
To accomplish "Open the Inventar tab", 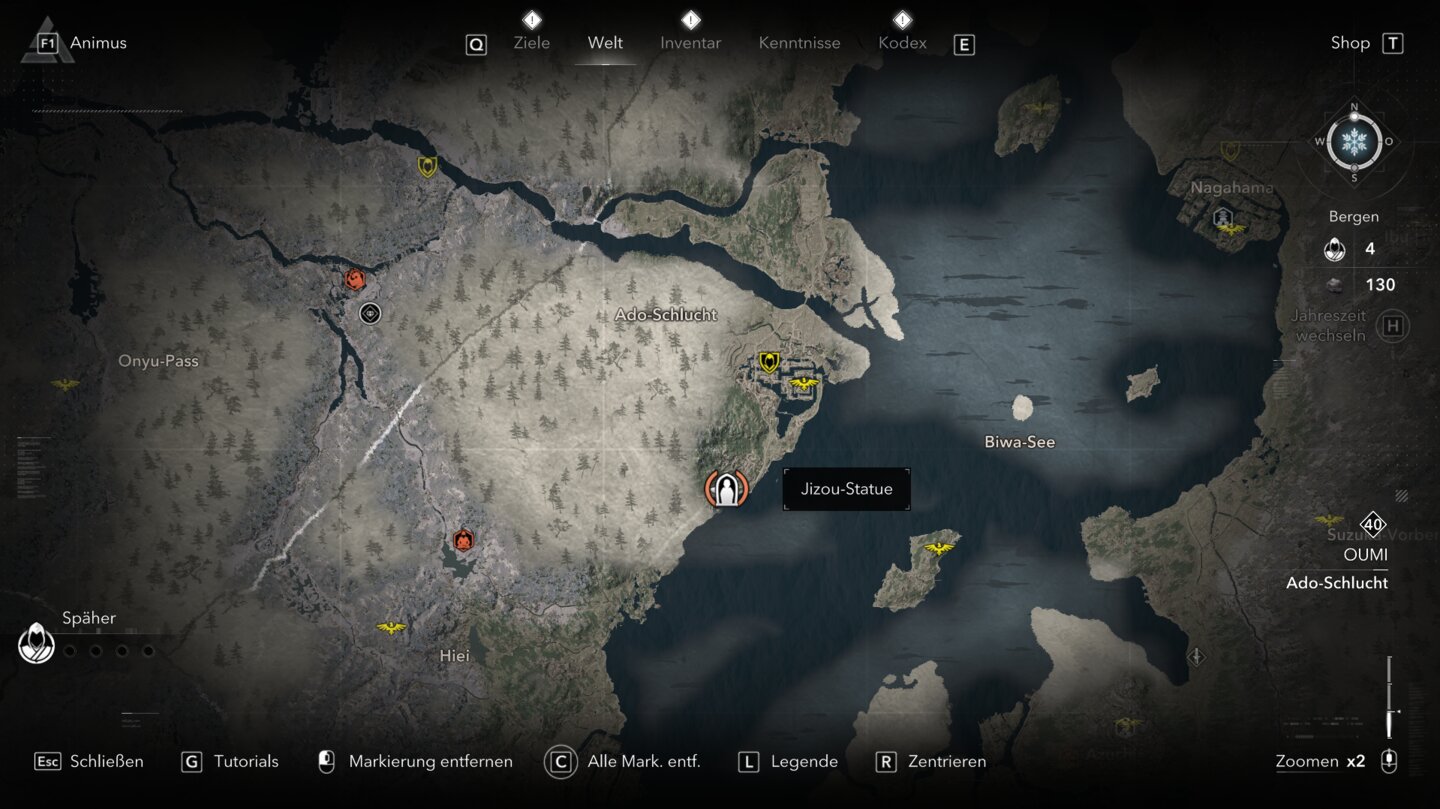I will pyautogui.click(x=690, y=43).
